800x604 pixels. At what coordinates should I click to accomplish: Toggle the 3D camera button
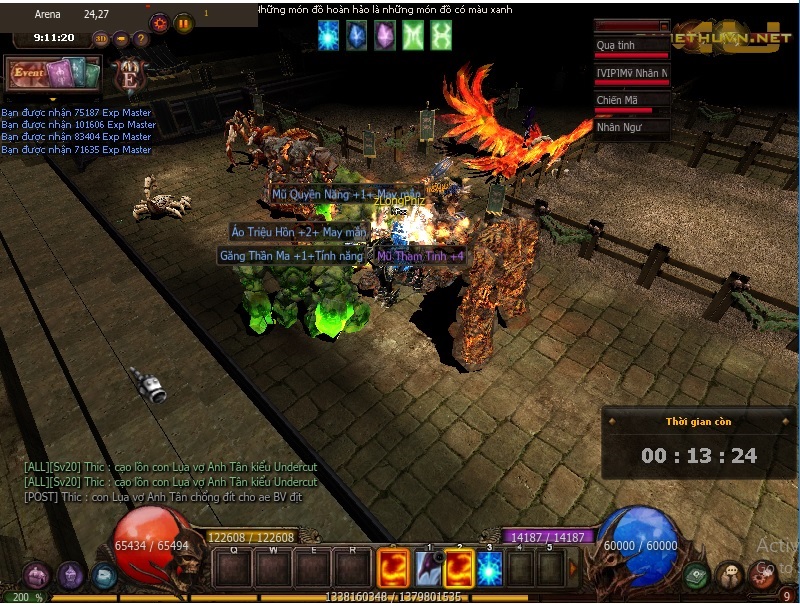[x=101, y=39]
